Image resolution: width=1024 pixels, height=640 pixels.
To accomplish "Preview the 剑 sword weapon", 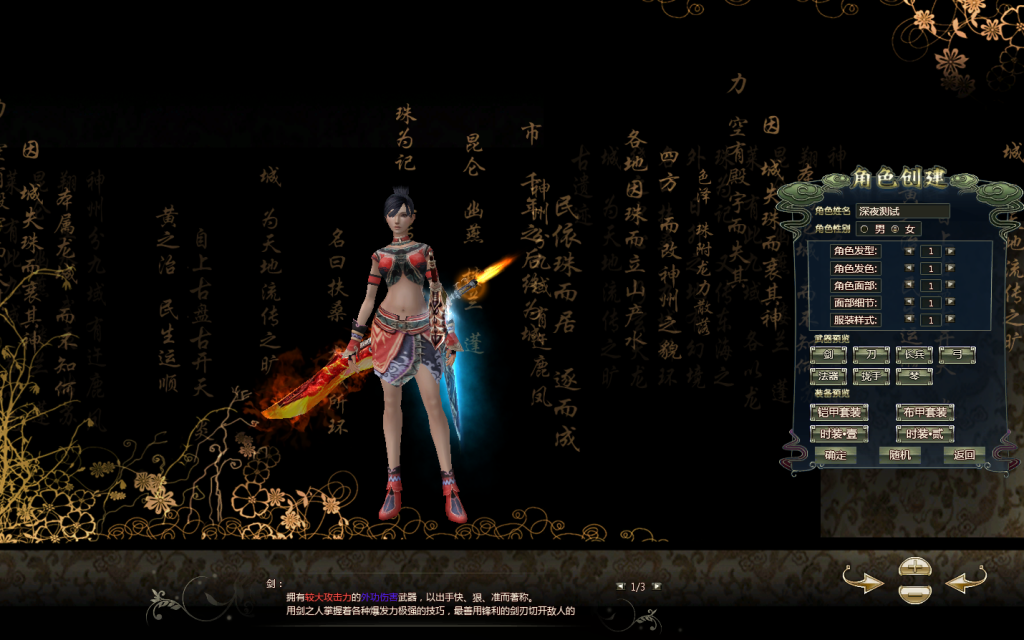I will [x=828, y=355].
